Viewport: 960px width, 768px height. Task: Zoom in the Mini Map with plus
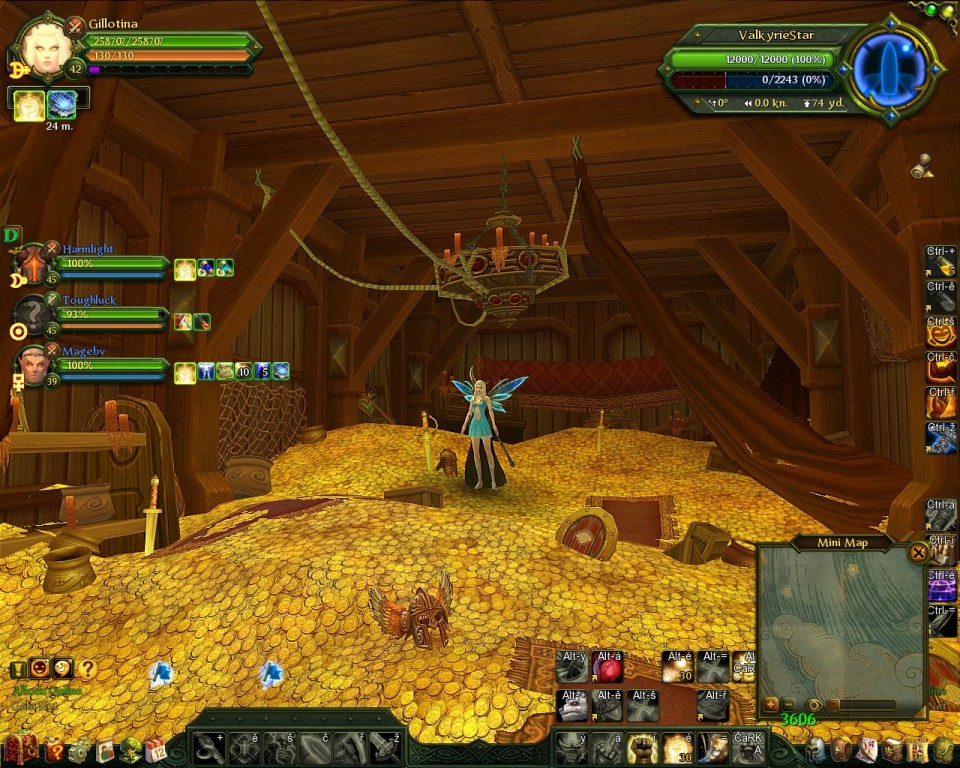tap(770, 705)
